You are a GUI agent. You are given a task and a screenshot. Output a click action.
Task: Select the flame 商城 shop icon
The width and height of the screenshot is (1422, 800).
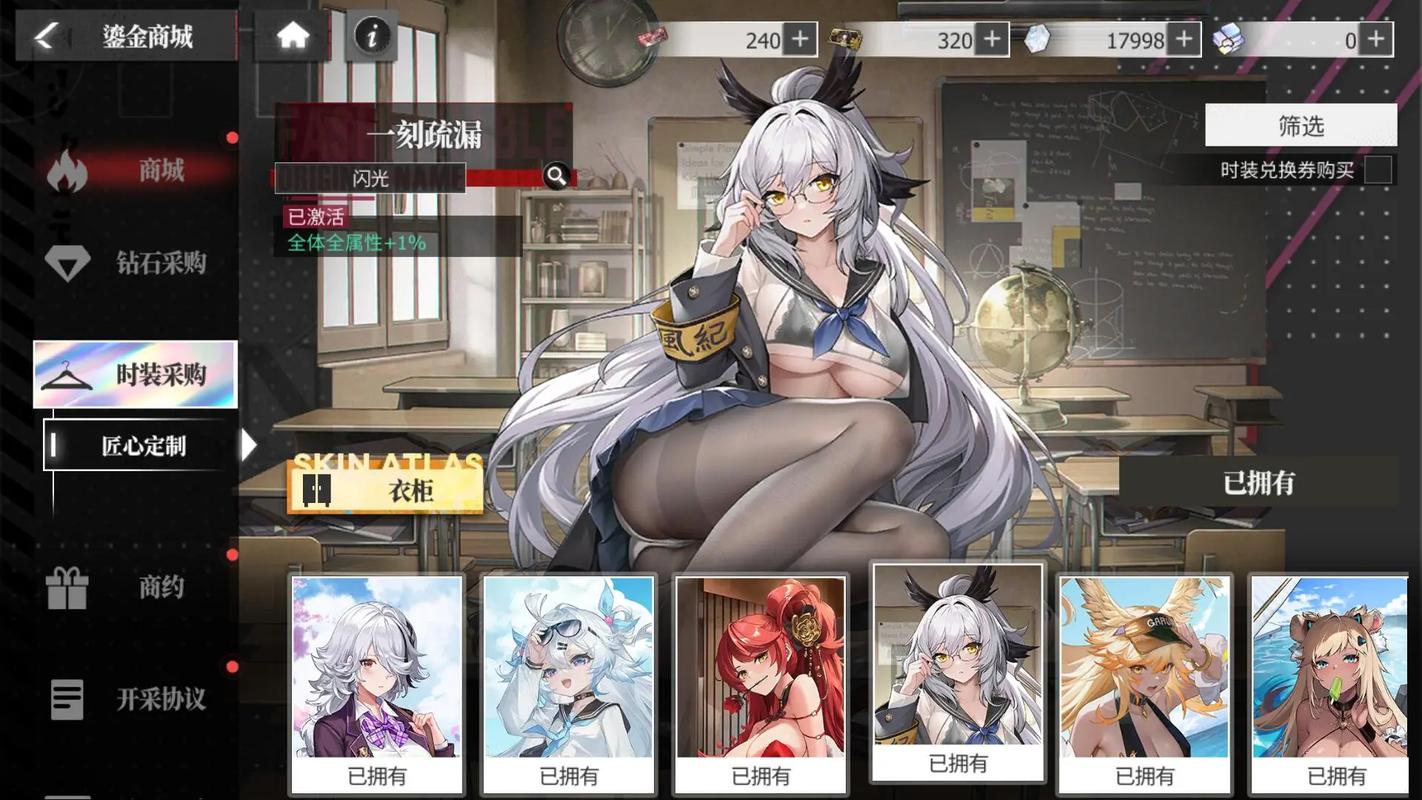[68, 170]
